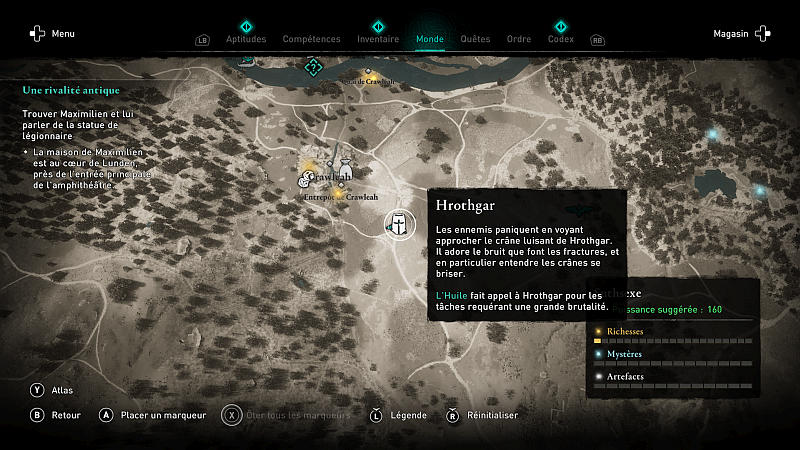This screenshot has width=800, height=450.
Task: Select the Hrothgar helmet marker on the map
Action: 399,223
